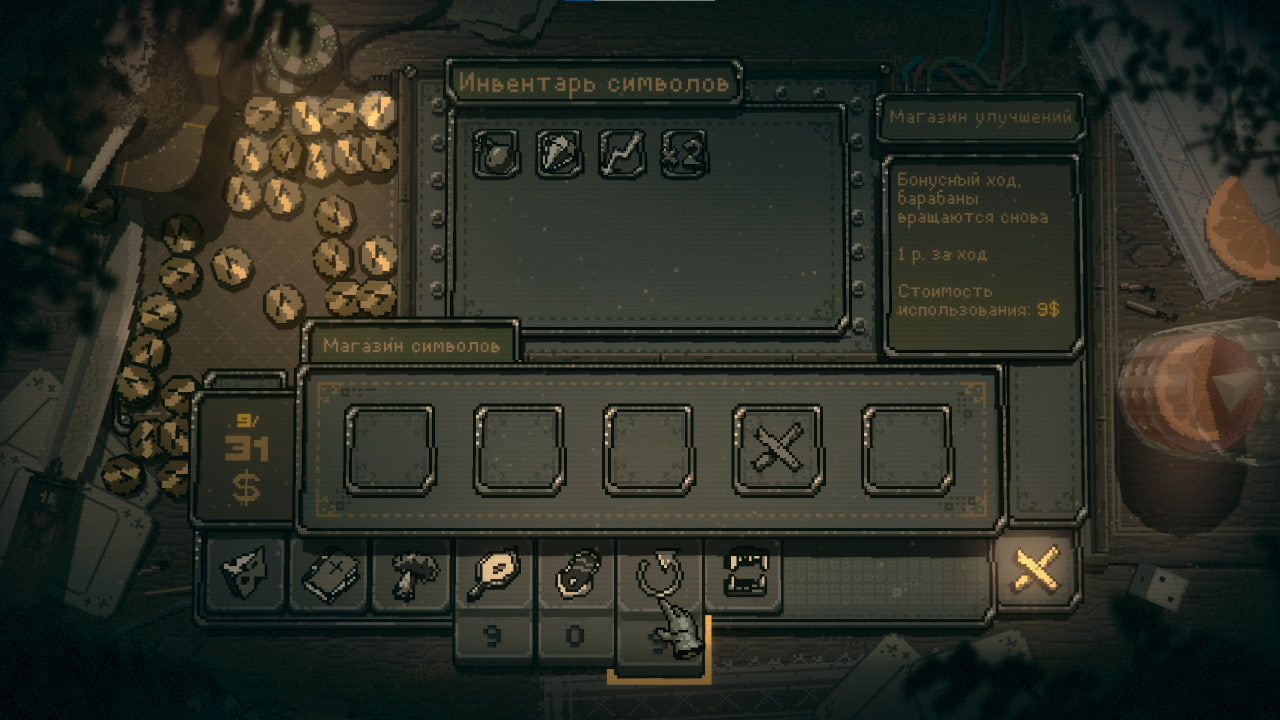The image size is (1280, 720).
Task: Open the Магазин символов tab
Action: [x=411, y=346]
